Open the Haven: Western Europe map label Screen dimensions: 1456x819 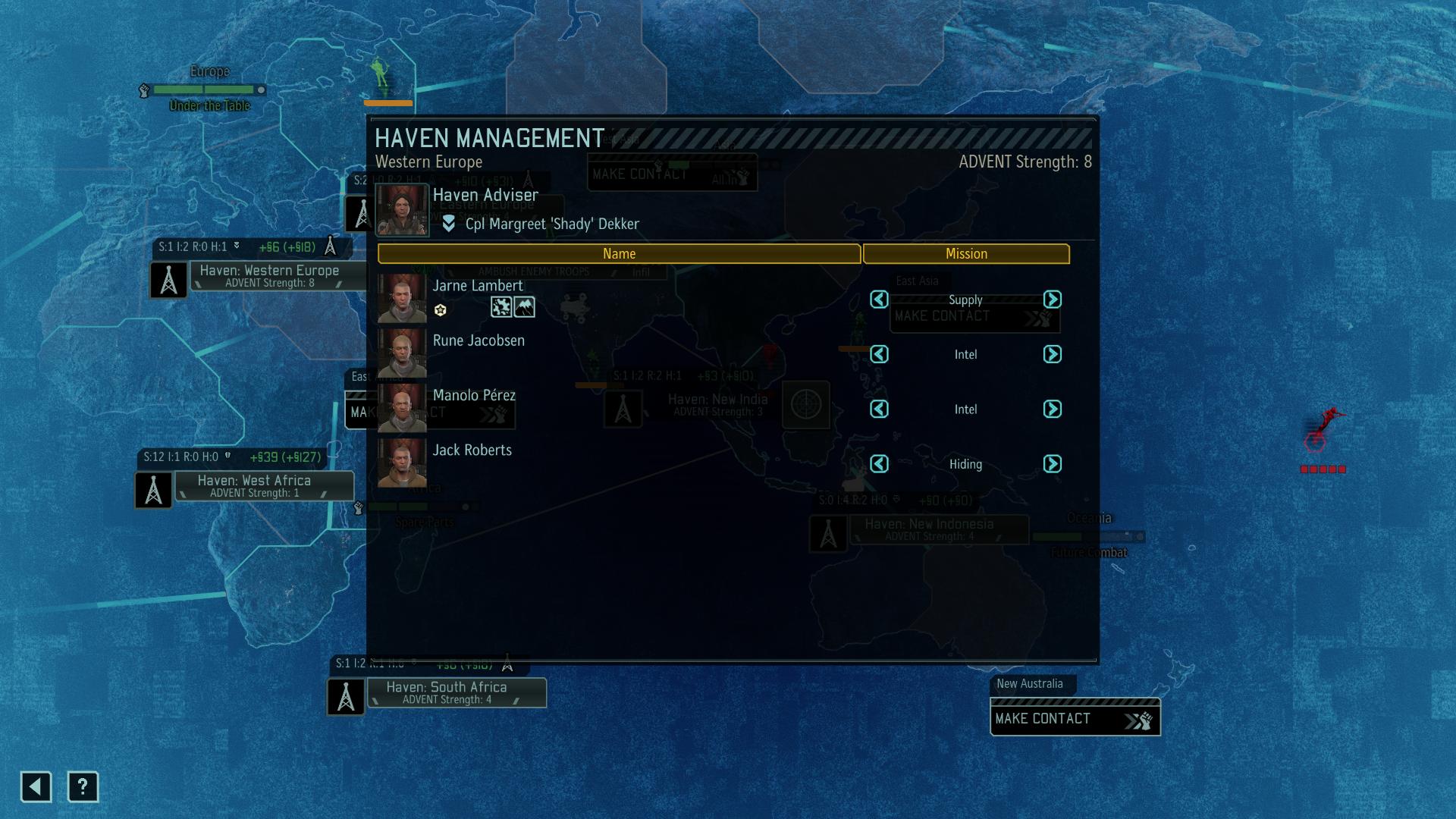(269, 276)
